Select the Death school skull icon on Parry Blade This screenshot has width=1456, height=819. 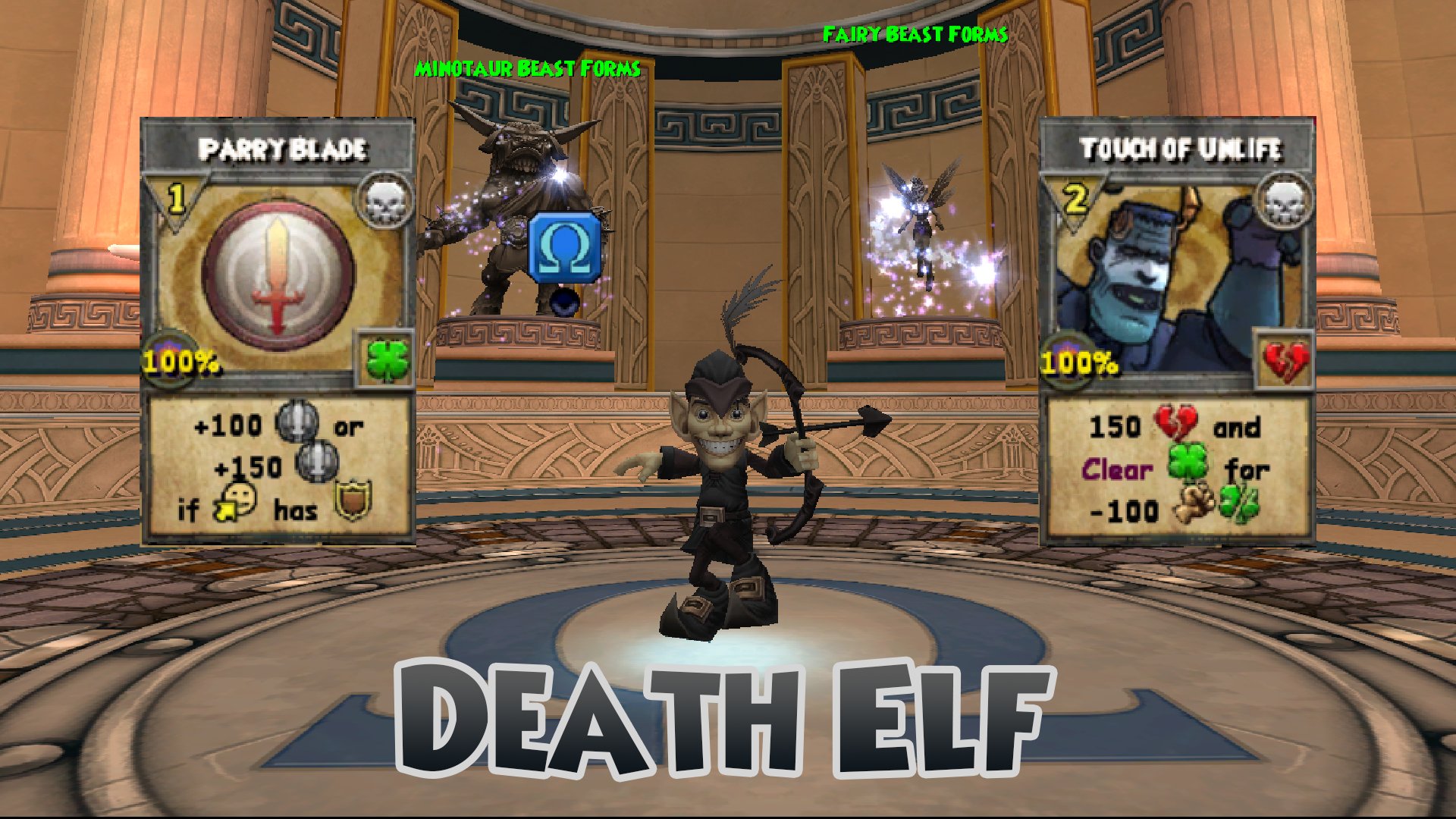click(386, 202)
